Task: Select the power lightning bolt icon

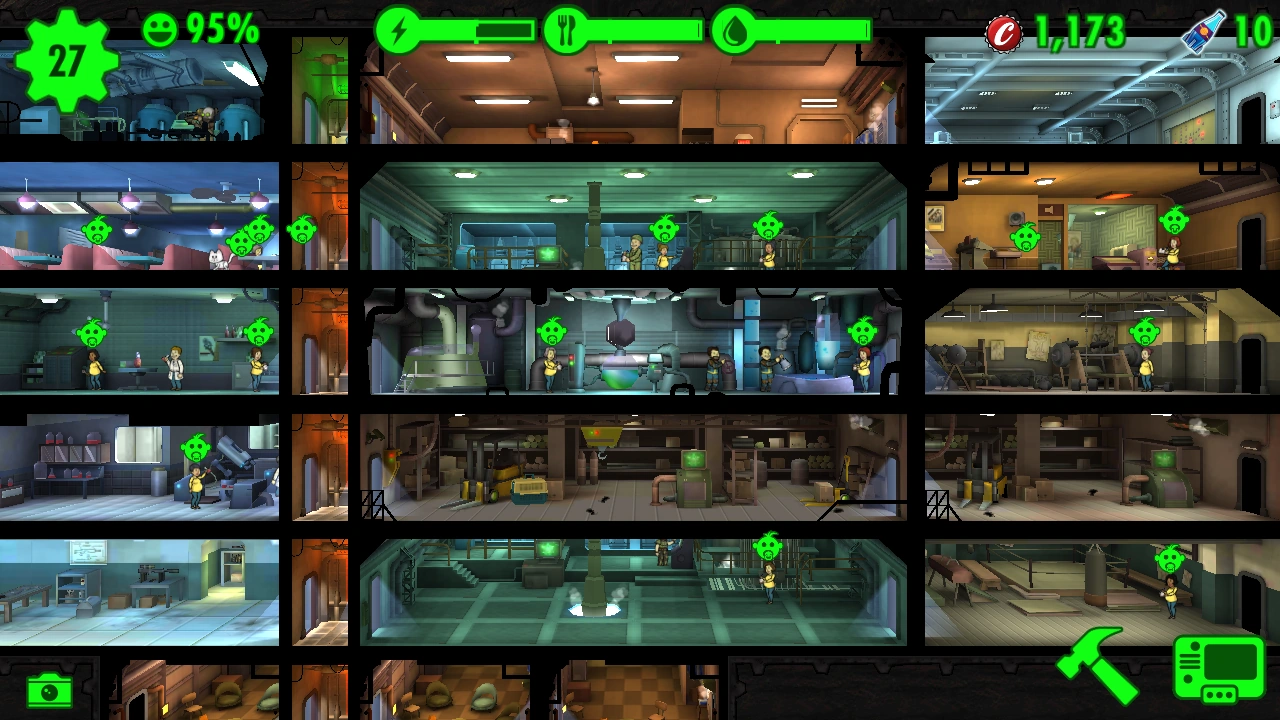Action: [399, 30]
